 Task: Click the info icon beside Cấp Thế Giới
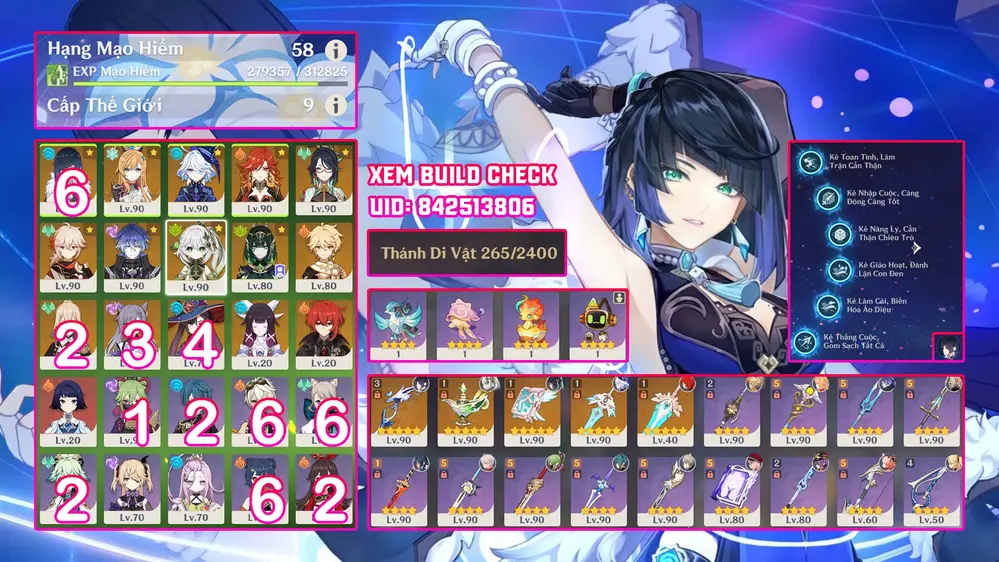(336, 104)
